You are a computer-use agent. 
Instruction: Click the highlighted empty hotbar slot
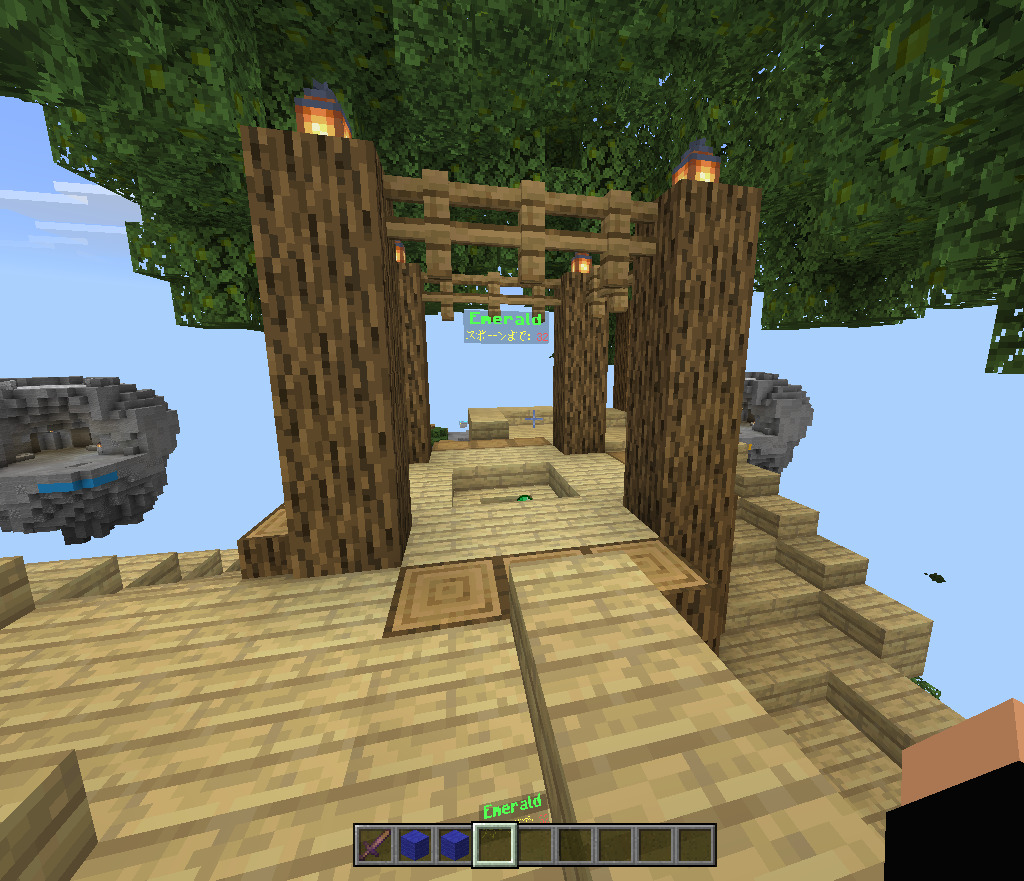pyautogui.click(x=495, y=845)
